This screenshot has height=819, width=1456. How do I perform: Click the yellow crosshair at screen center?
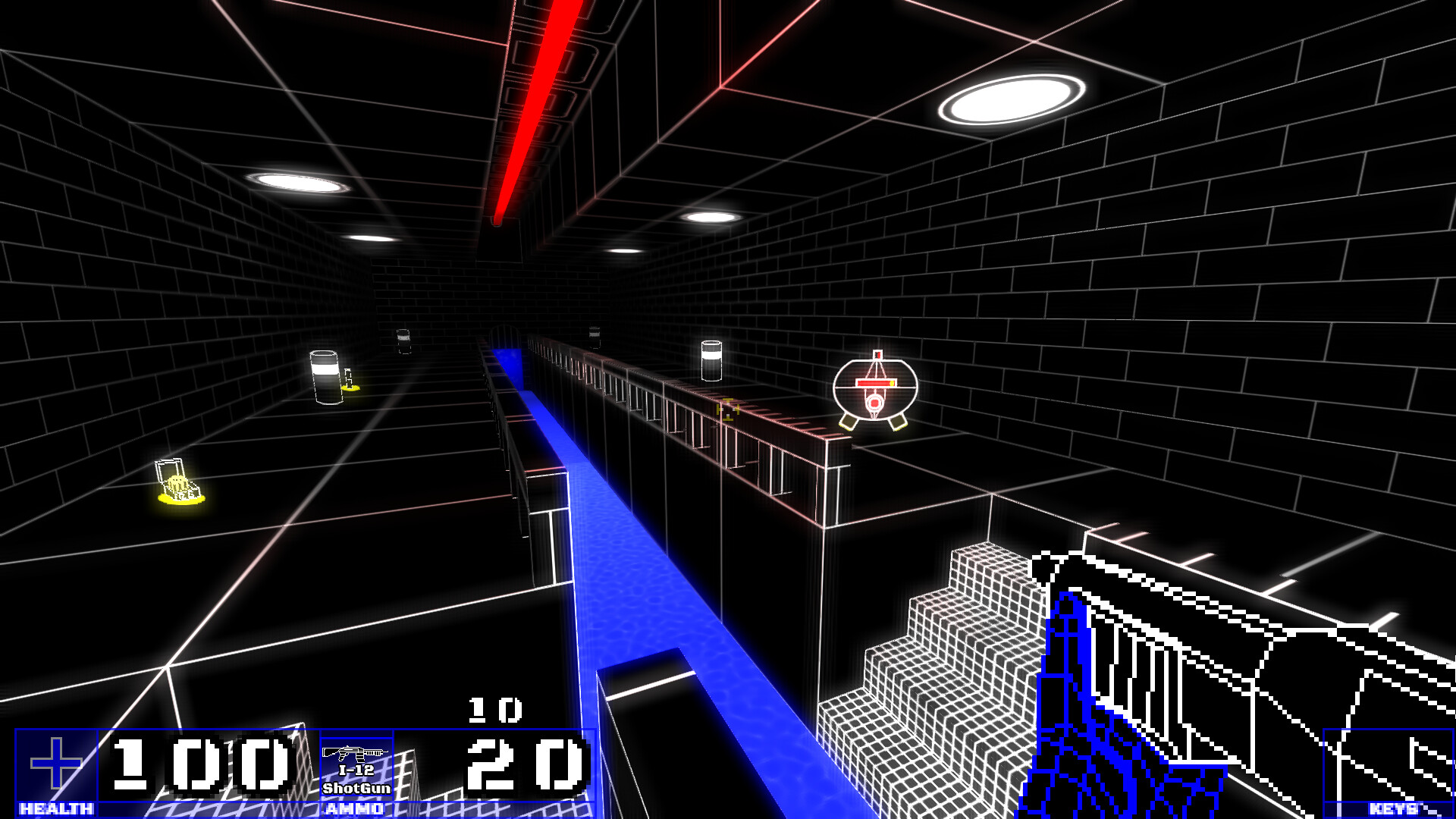(728, 409)
